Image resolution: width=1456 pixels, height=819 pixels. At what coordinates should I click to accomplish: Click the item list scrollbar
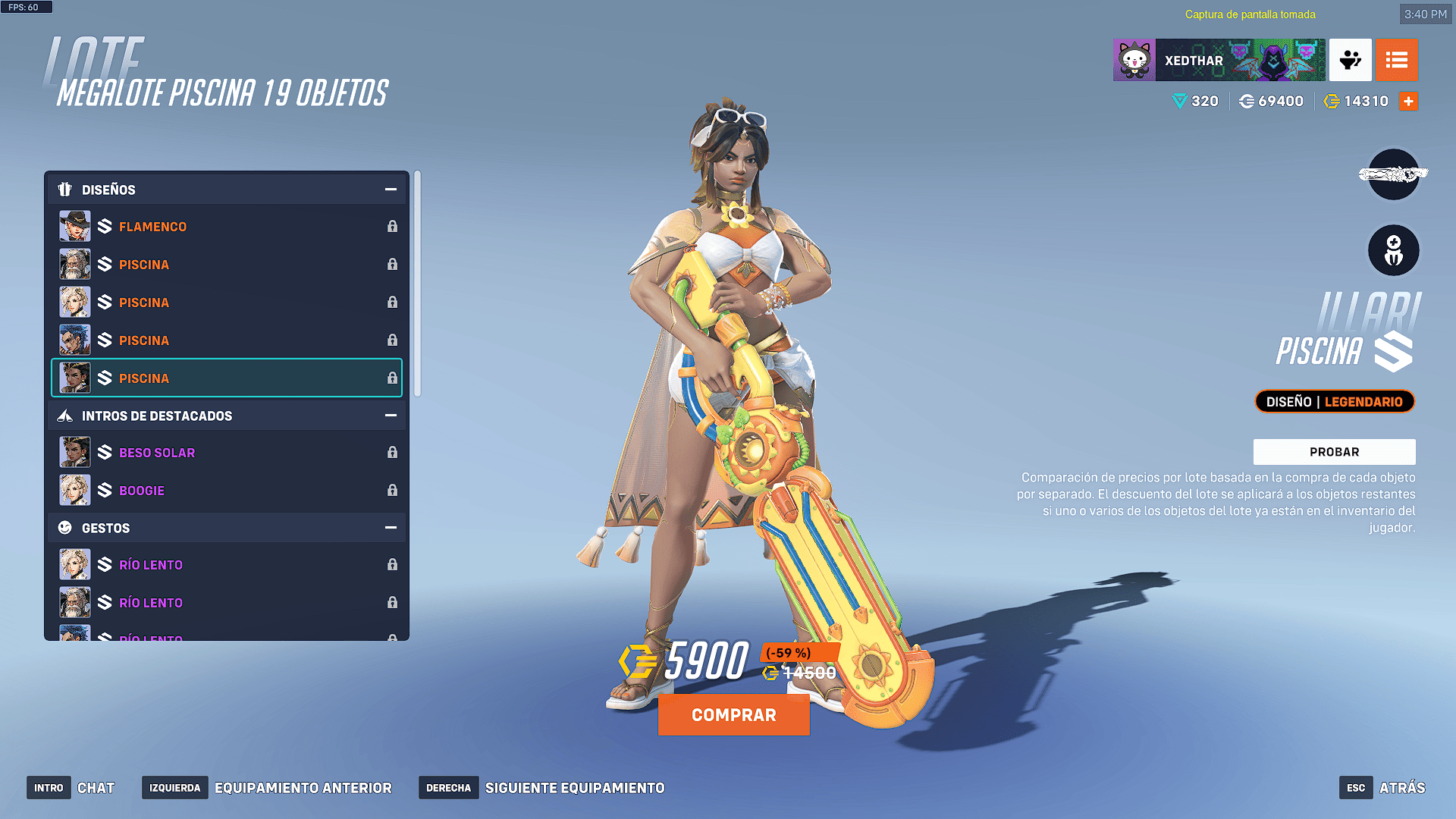[417, 284]
